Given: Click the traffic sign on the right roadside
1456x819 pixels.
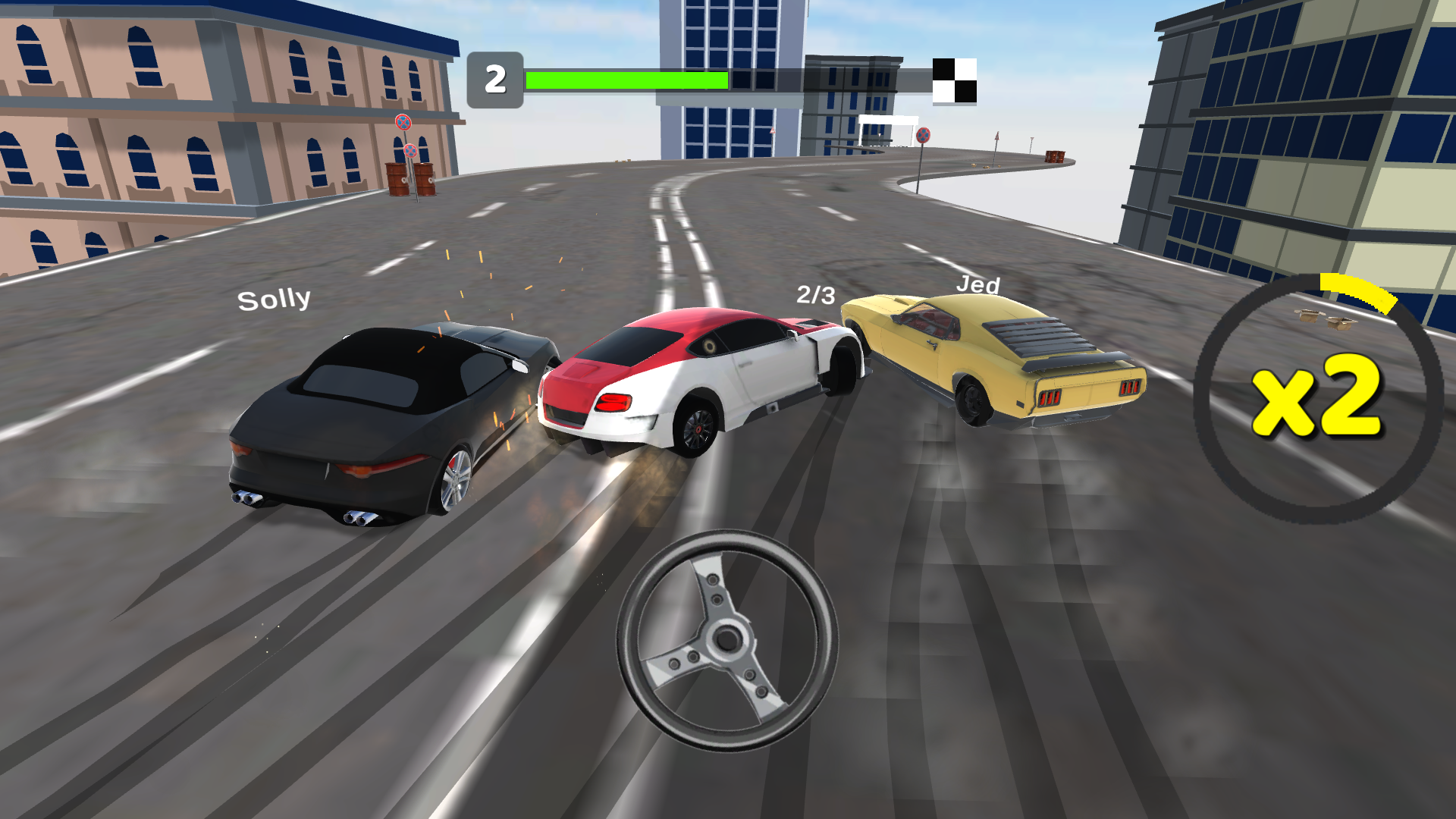Looking at the screenshot, I should [x=923, y=136].
